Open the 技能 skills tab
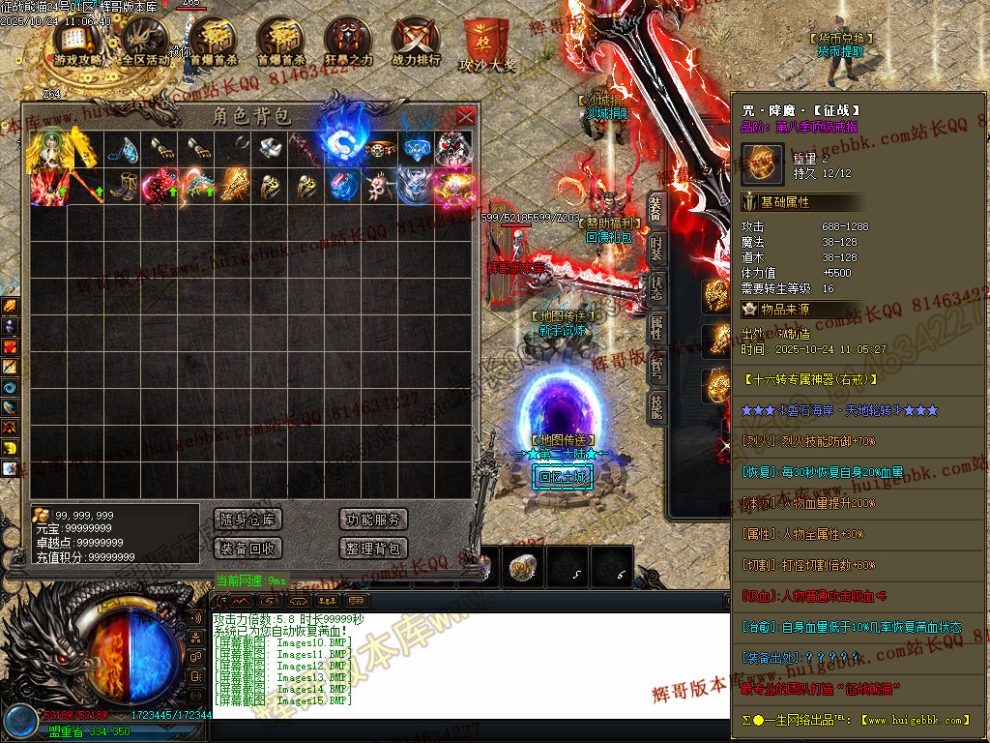The width and height of the screenshot is (990, 743). (x=656, y=403)
